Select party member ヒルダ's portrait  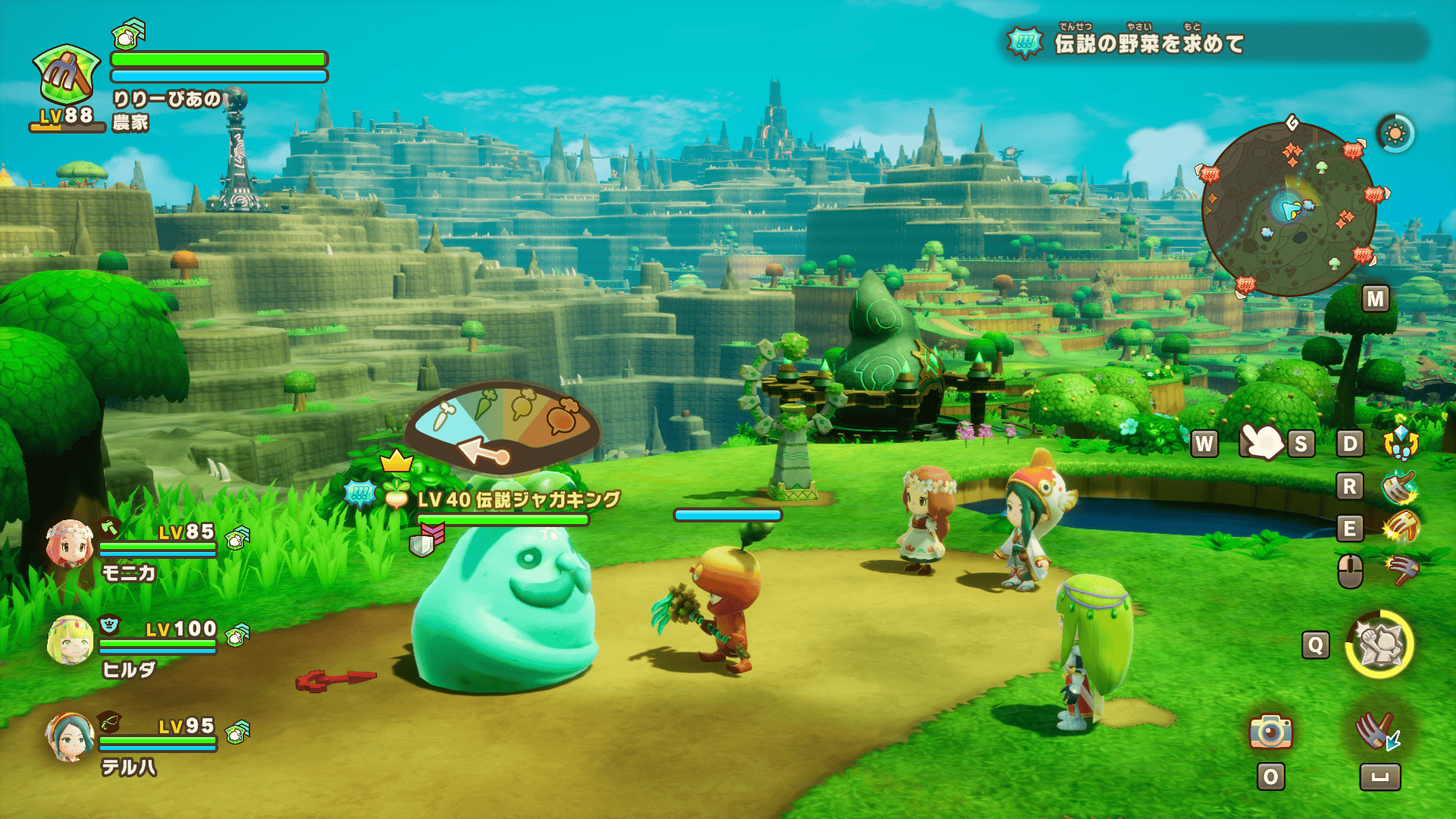point(69,640)
